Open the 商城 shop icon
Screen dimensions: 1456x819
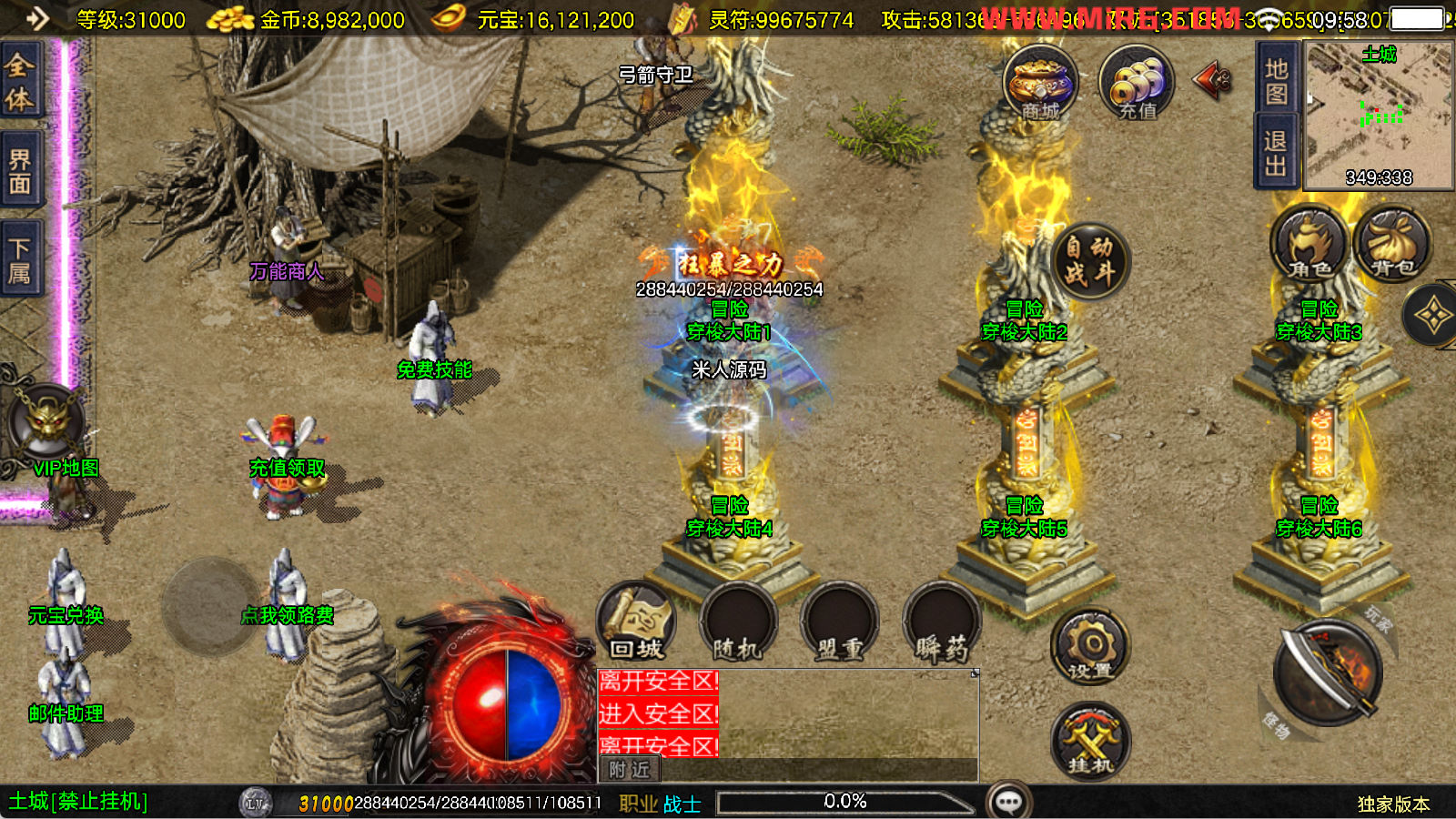[1040, 84]
